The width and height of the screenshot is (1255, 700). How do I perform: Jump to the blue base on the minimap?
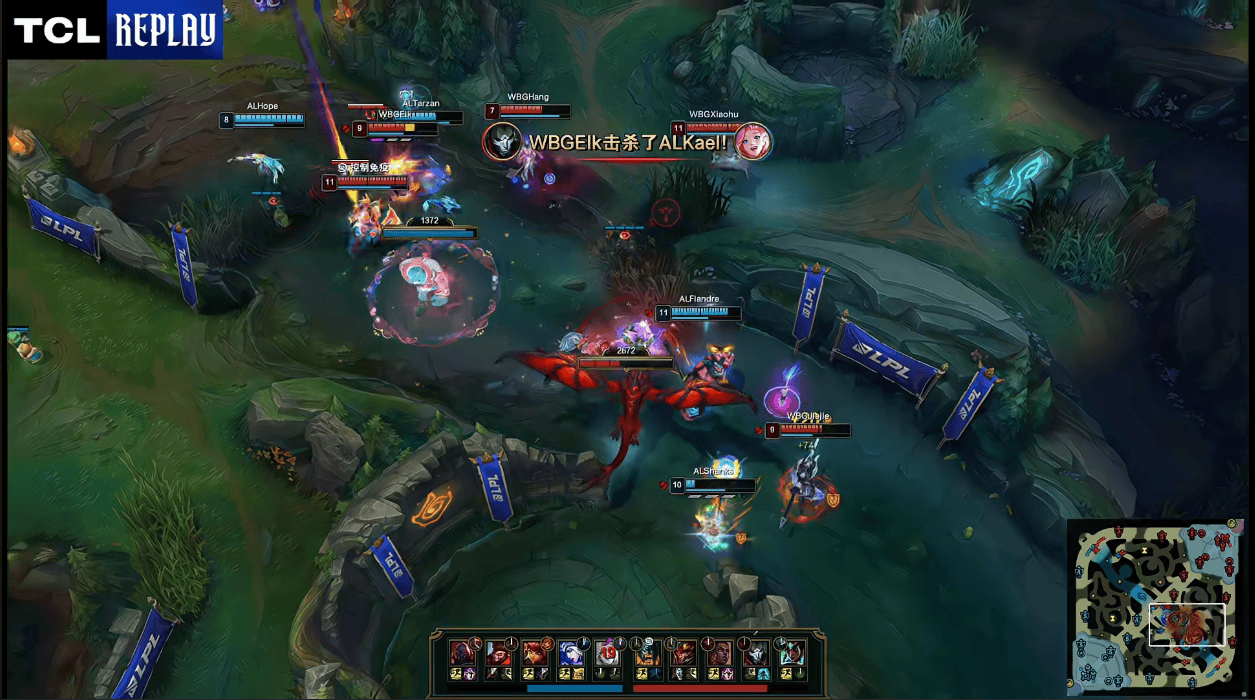click(x=1092, y=667)
